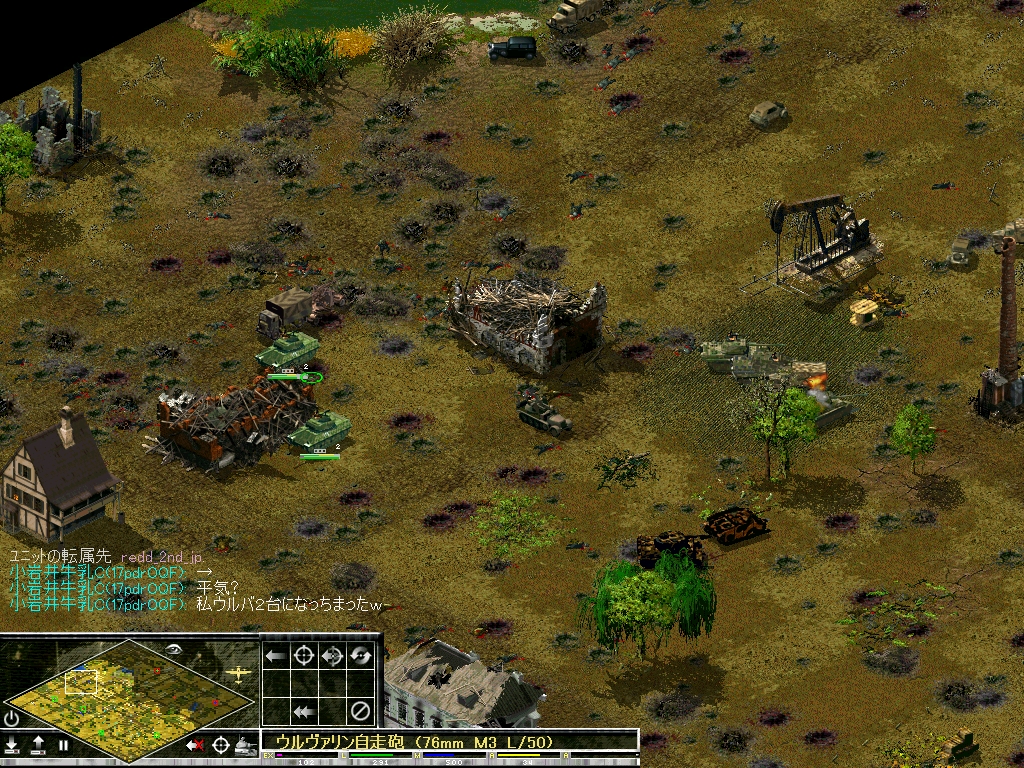Click the crosshair icon below the minimap

pos(220,745)
